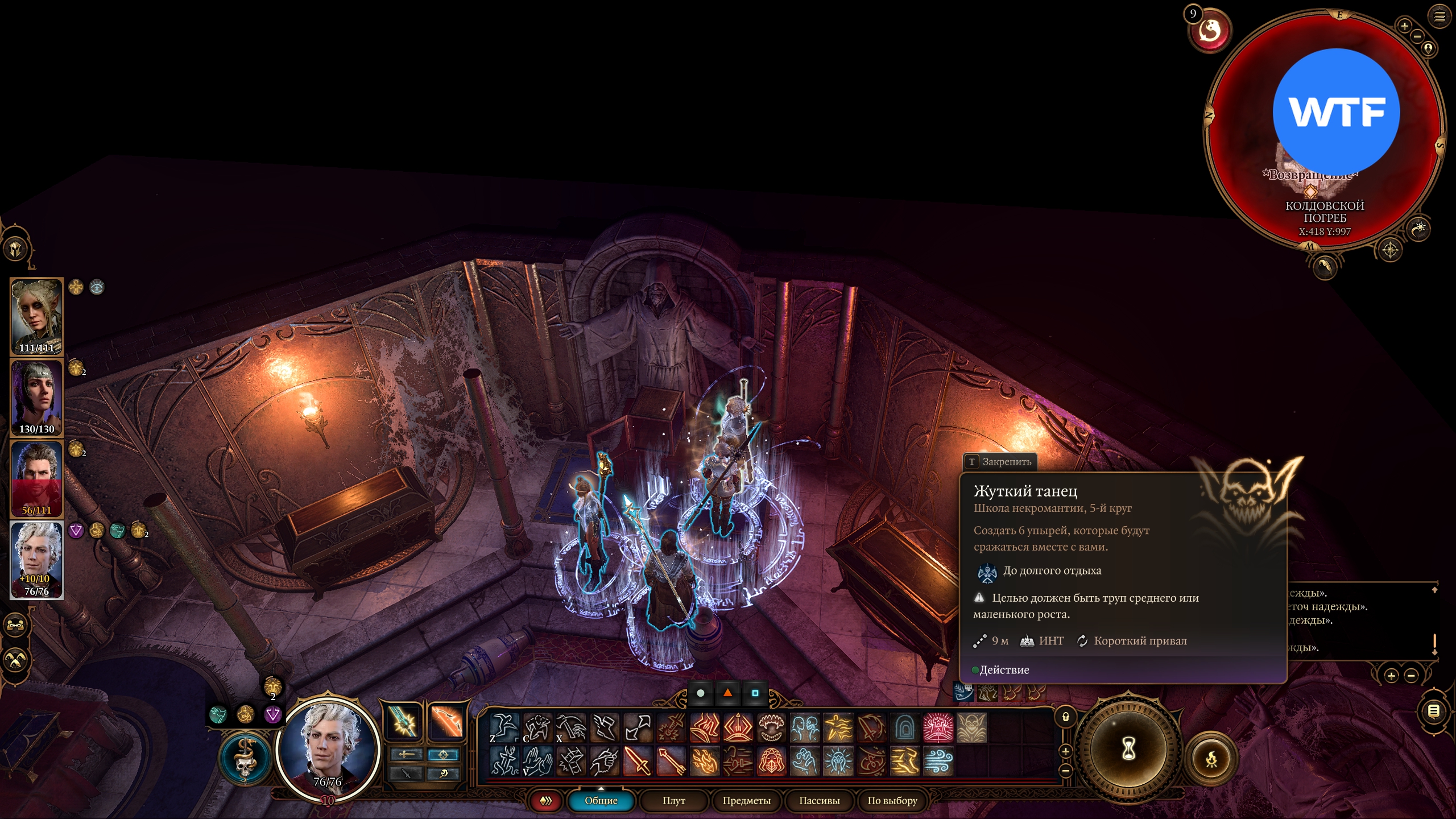This screenshot has height=819, width=1456.
Task: Click the blue WTF overlay badge
Action: tap(1336, 111)
